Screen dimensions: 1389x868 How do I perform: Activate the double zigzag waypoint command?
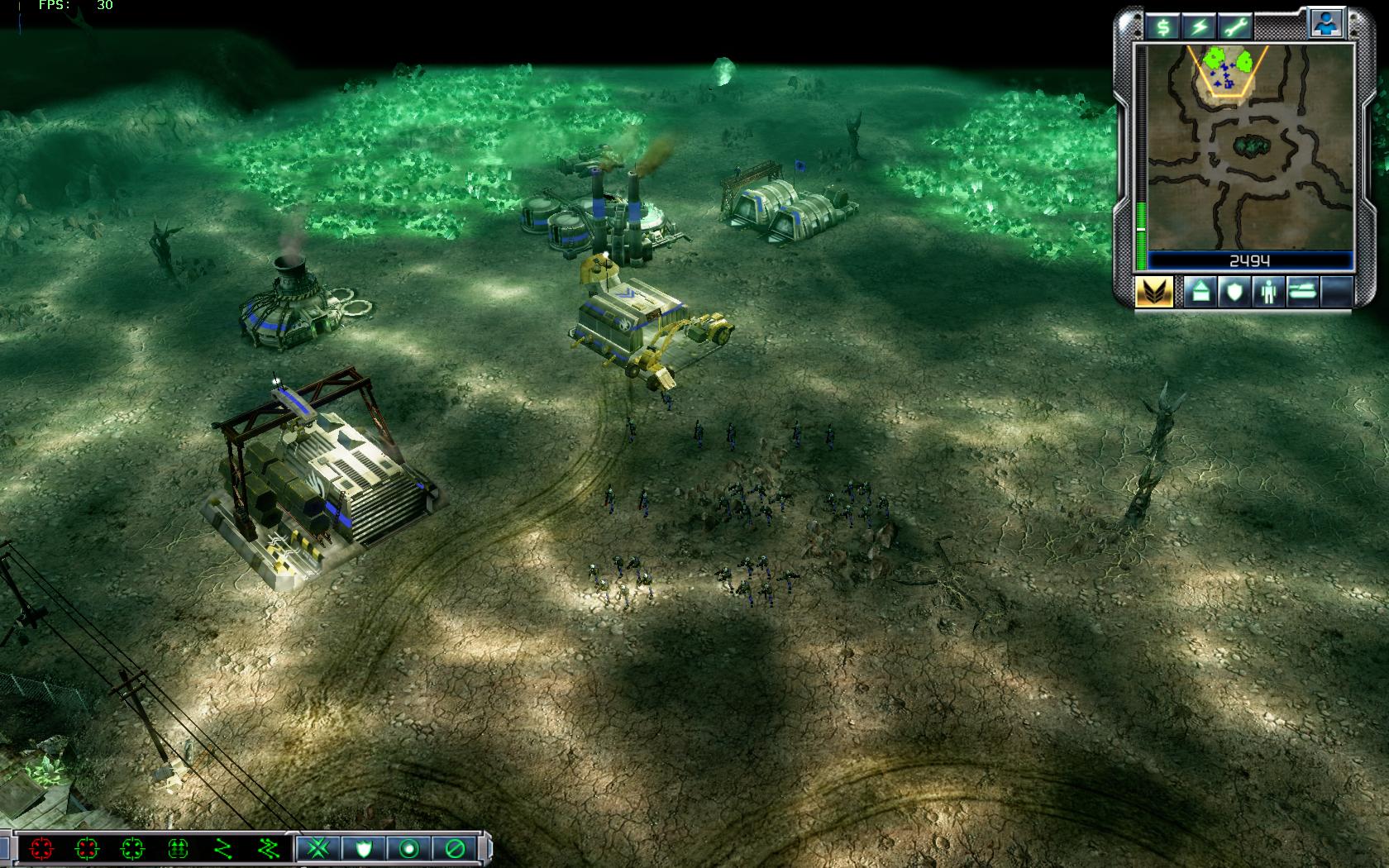(269, 848)
